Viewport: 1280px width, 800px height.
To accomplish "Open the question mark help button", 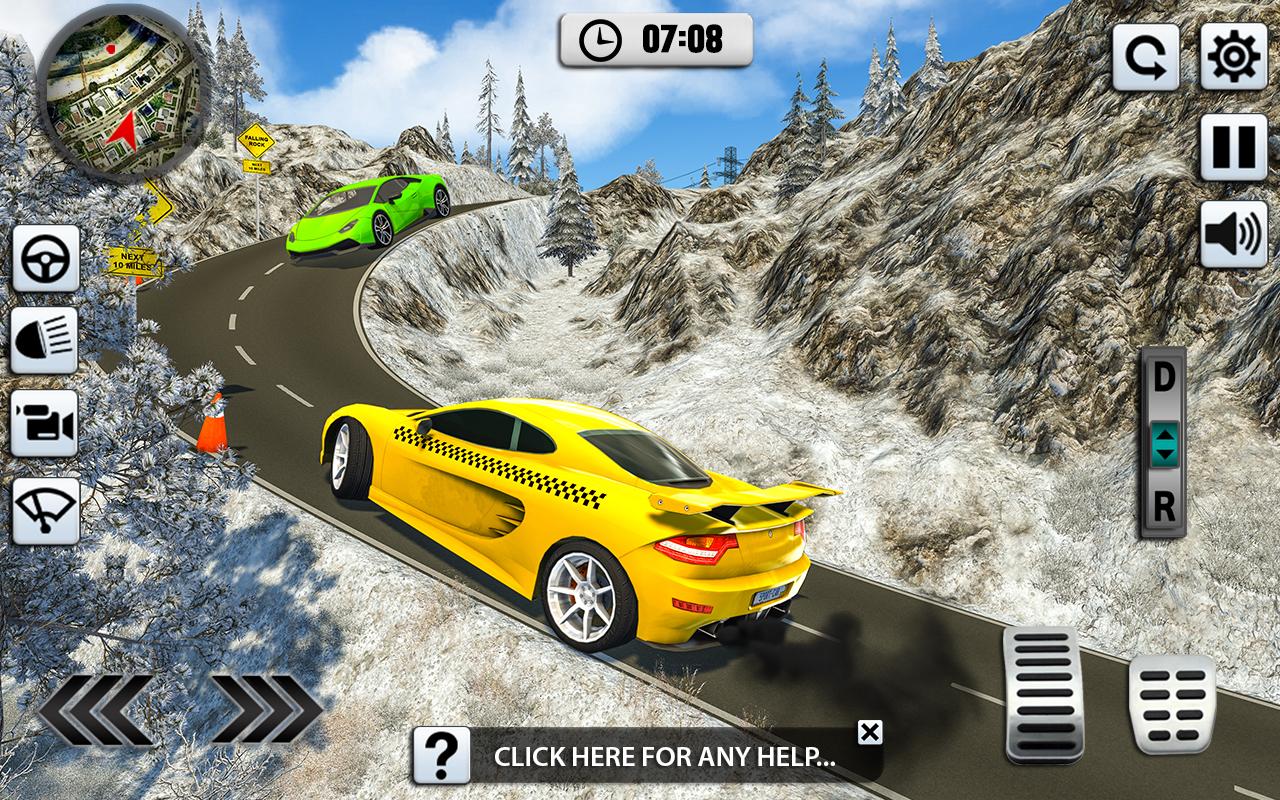I will click(x=441, y=756).
